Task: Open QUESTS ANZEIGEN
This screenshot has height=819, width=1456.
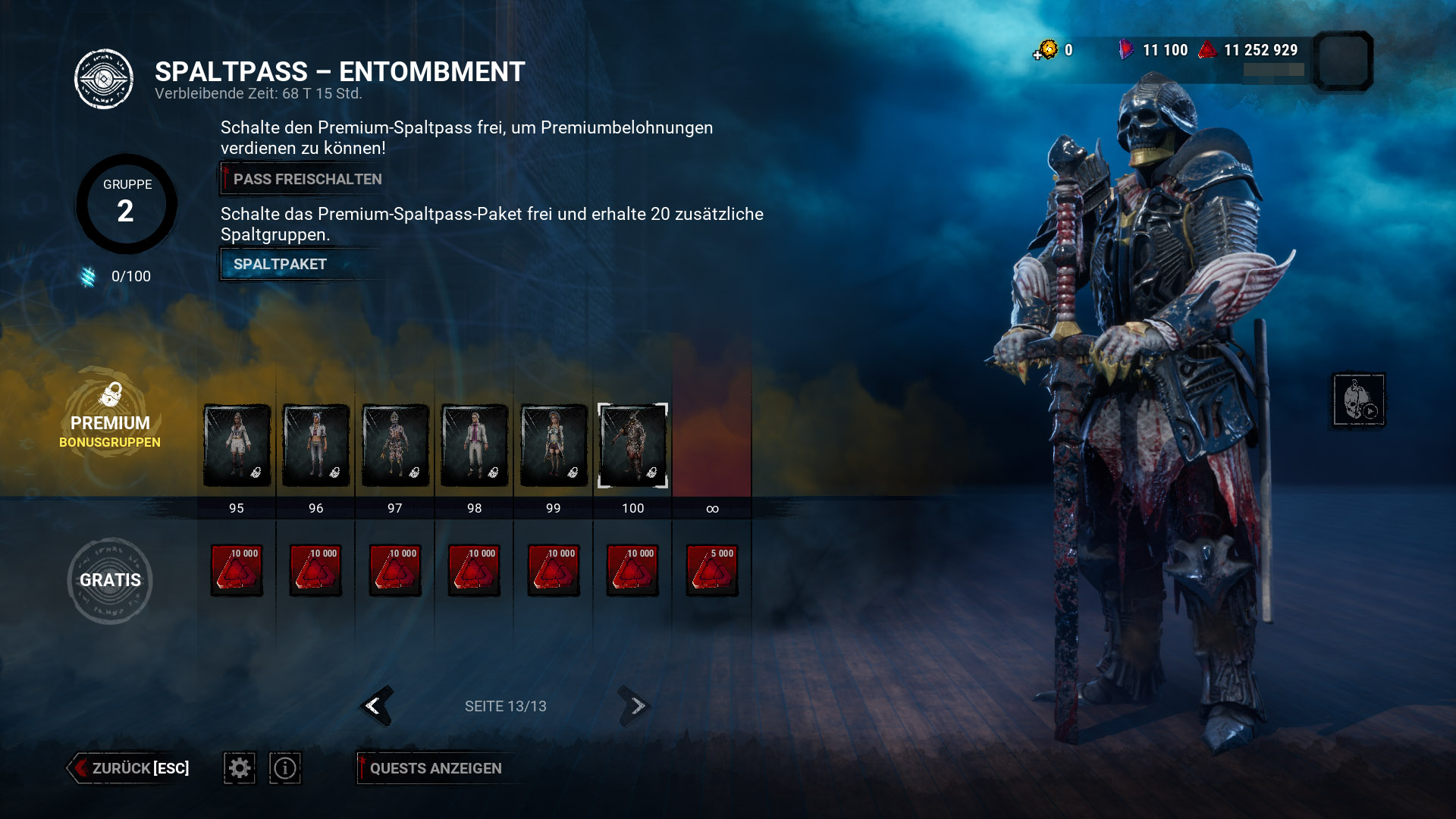Action: (x=435, y=768)
